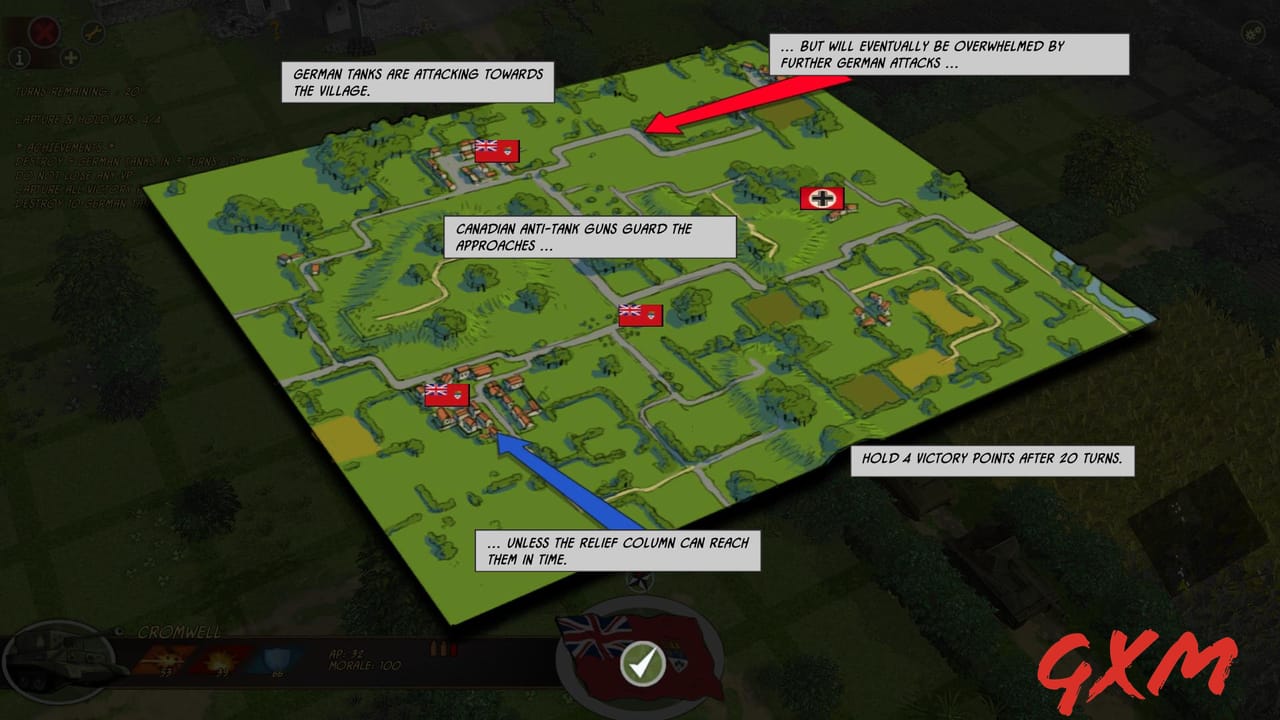Open the mission info panel via the i icon
The height and width of the screenshot is (720, 1280).
click(20, 57)
